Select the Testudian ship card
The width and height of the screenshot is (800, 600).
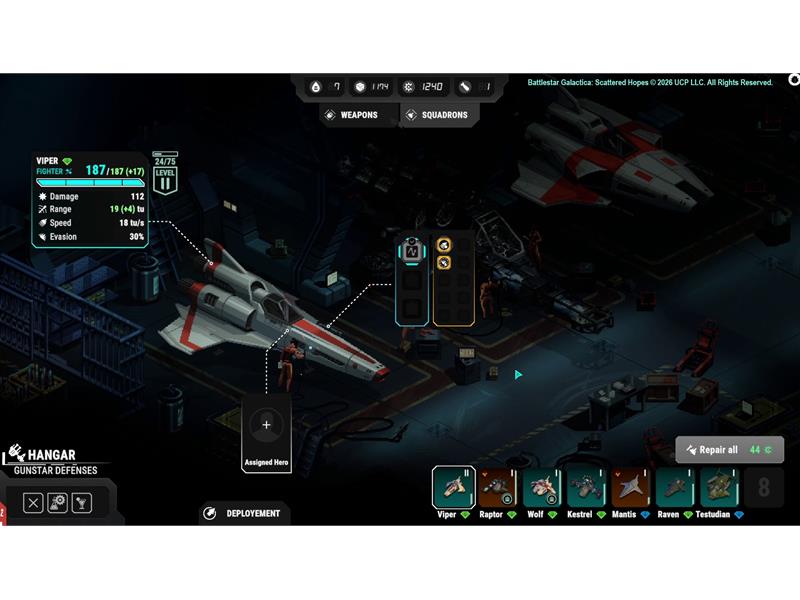pyautogui.click(x=719, y=487)
